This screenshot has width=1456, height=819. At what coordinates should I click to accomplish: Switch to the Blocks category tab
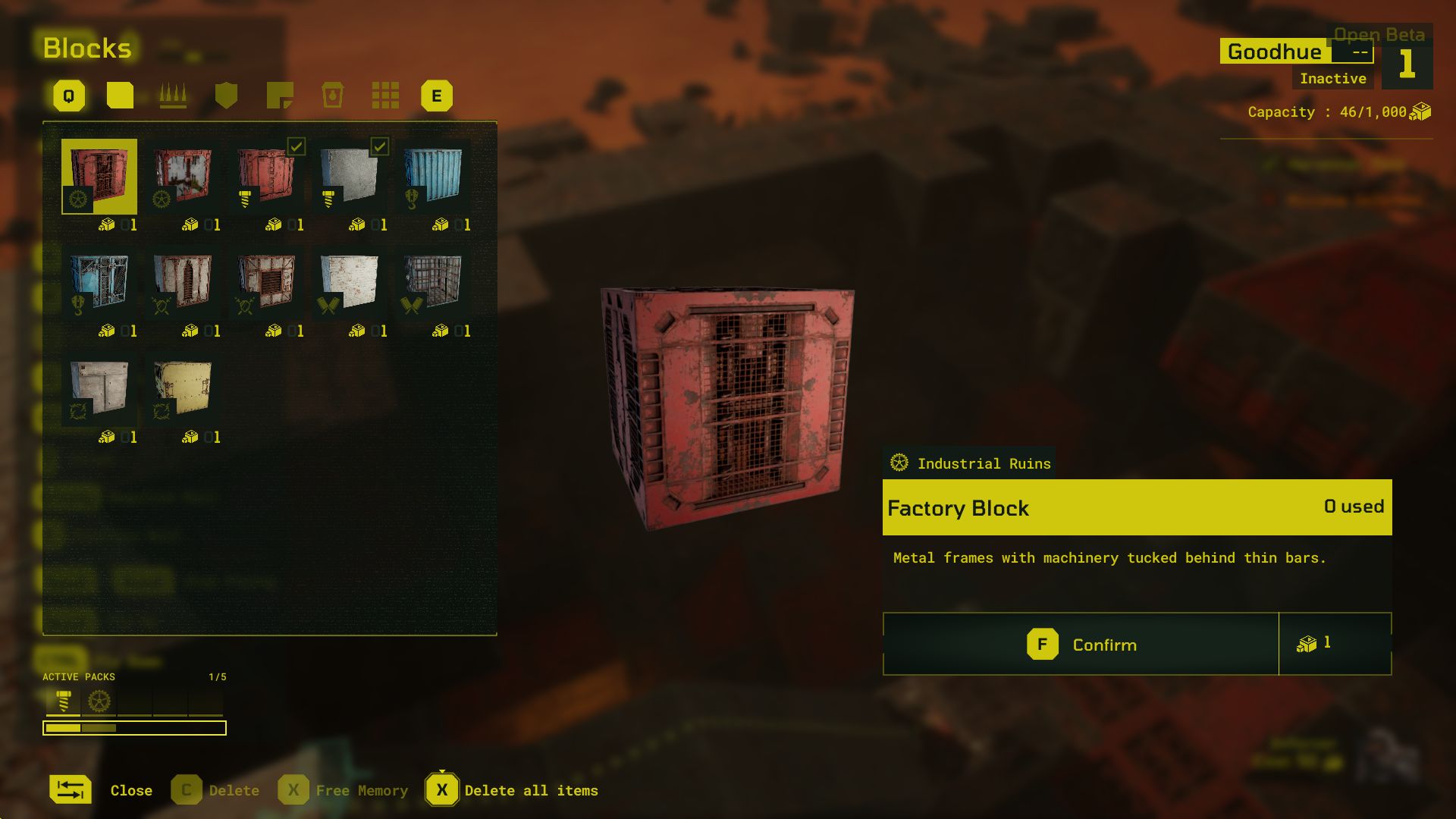tap(120, 96)
